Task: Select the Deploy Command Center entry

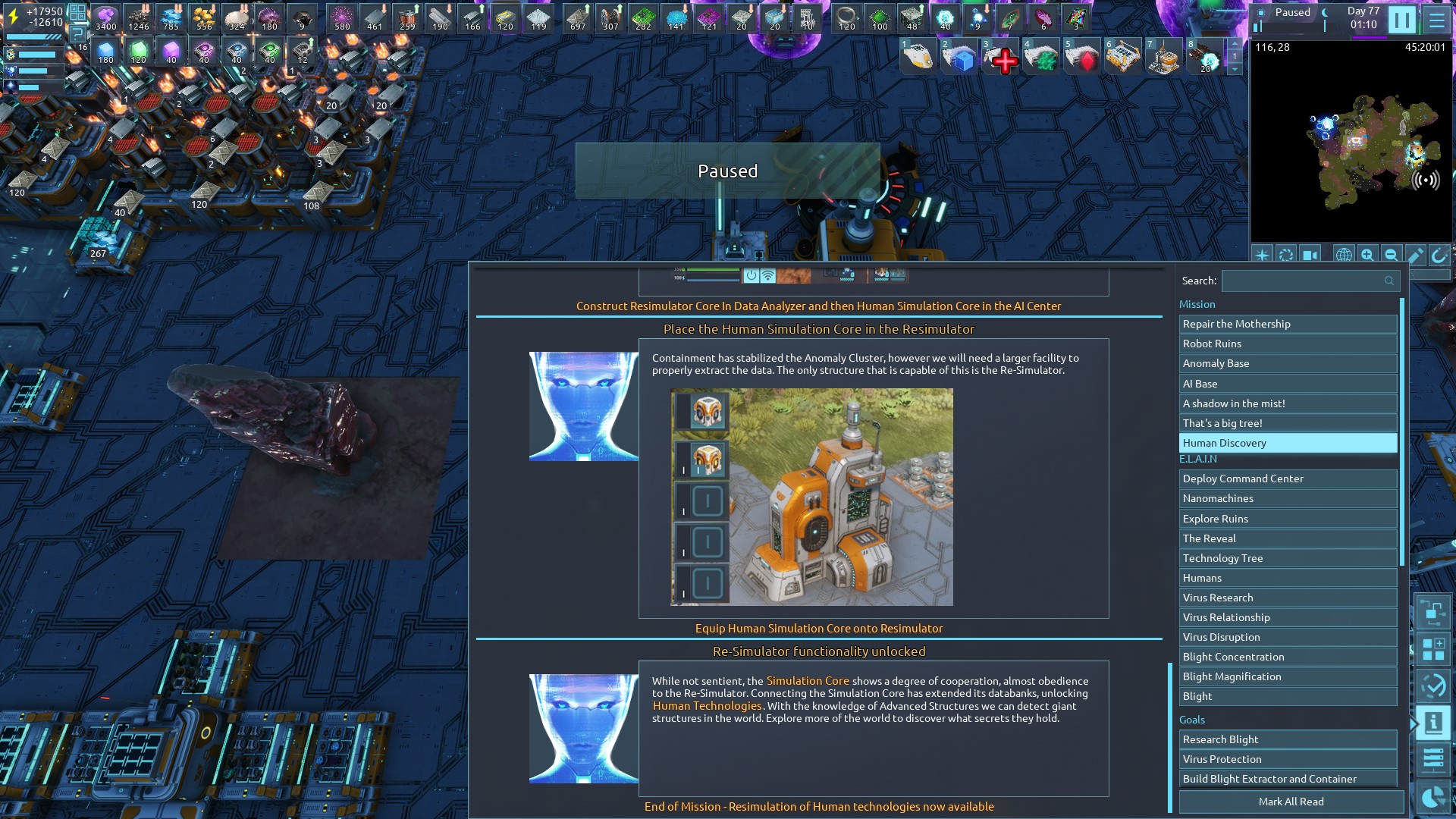Action: point(1288,479)
